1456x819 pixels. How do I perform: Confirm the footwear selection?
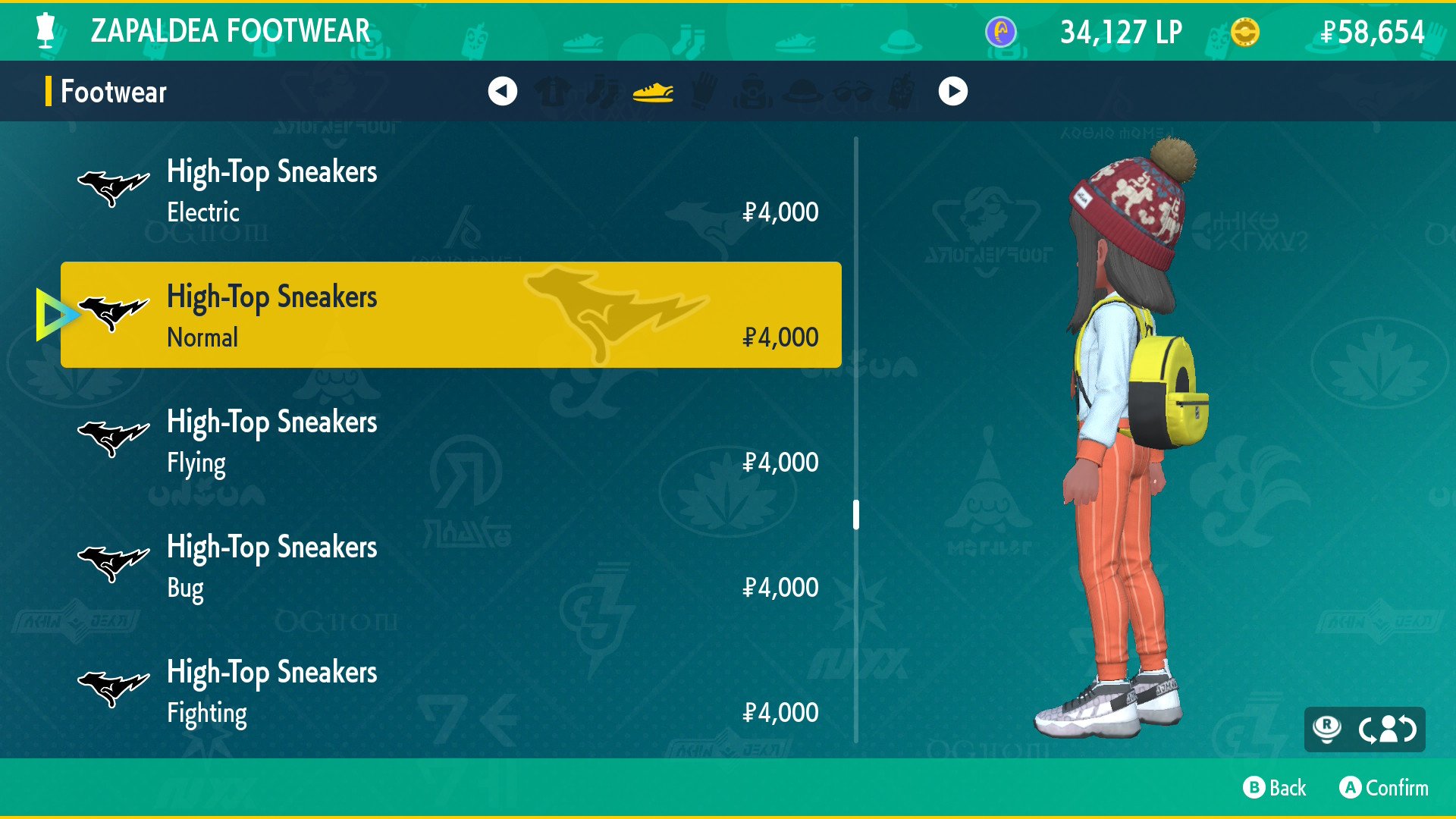click(x=1384, y=788)
